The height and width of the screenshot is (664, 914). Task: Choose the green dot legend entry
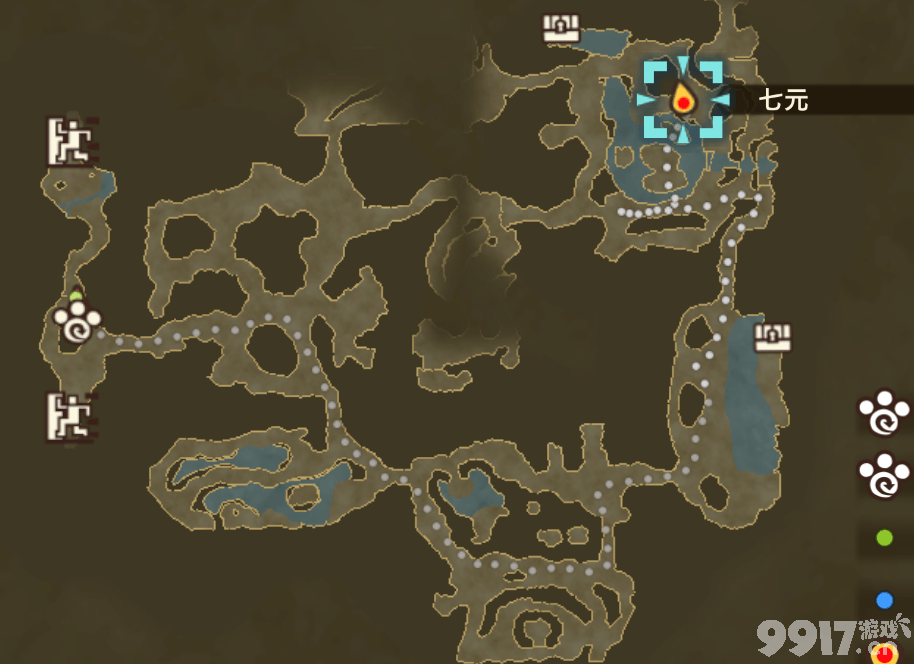tap(884, 539)
